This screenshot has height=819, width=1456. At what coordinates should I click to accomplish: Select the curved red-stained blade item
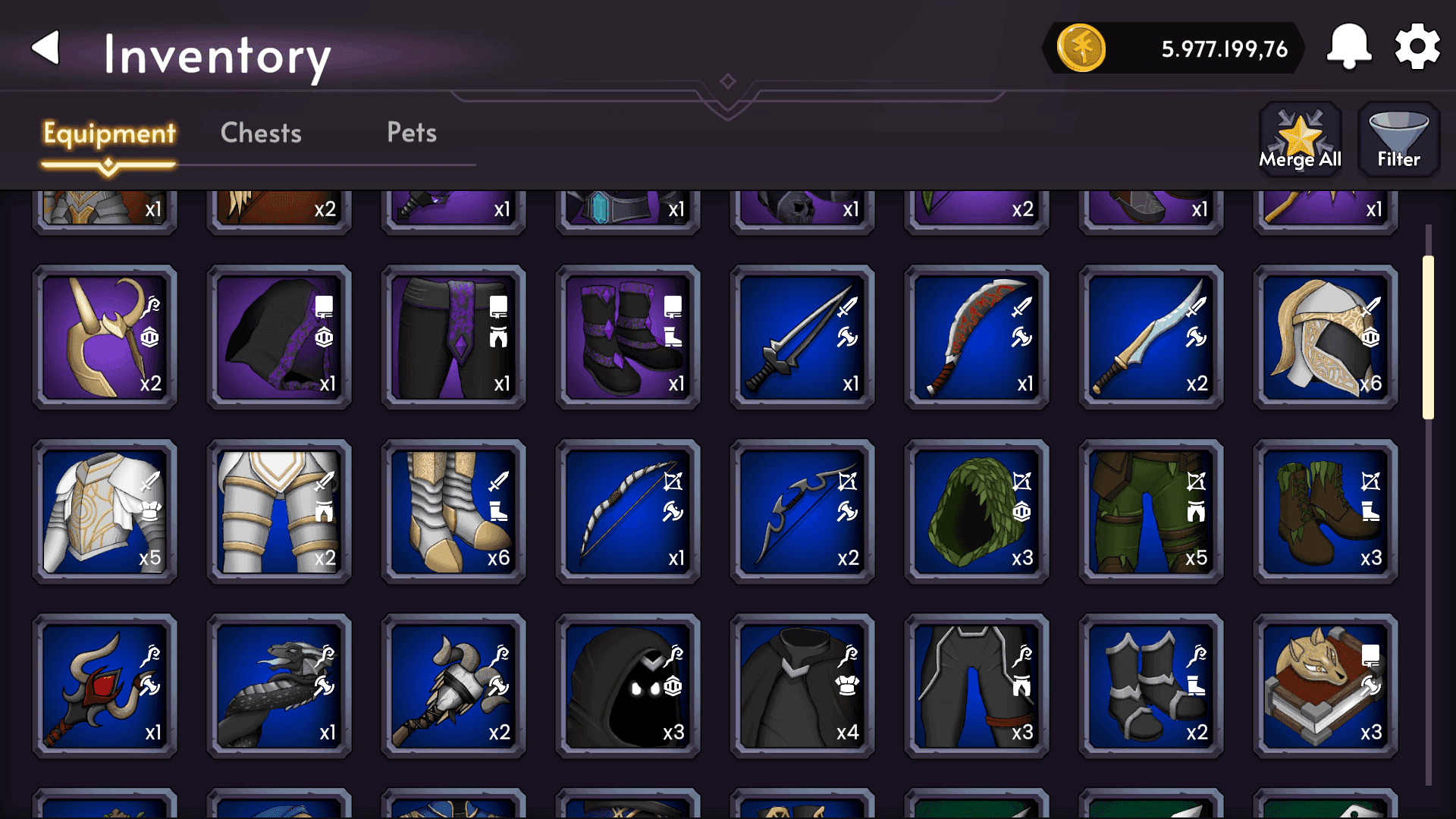coord(977,337)
